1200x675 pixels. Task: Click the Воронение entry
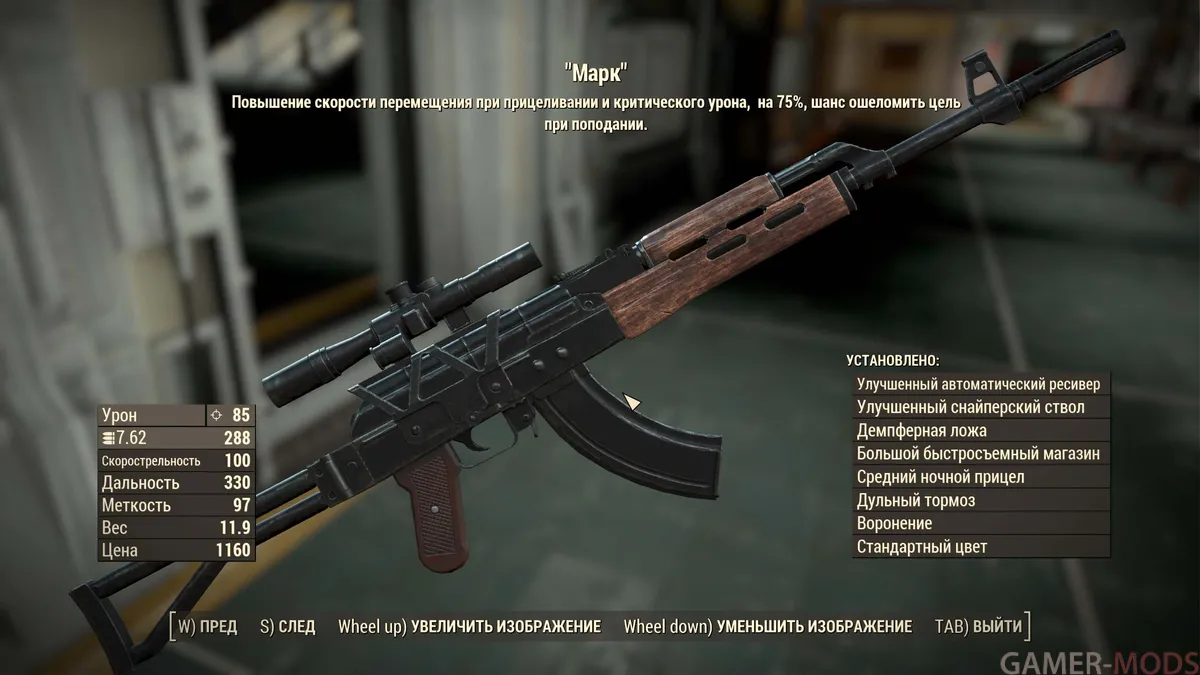tap(980, 523)
